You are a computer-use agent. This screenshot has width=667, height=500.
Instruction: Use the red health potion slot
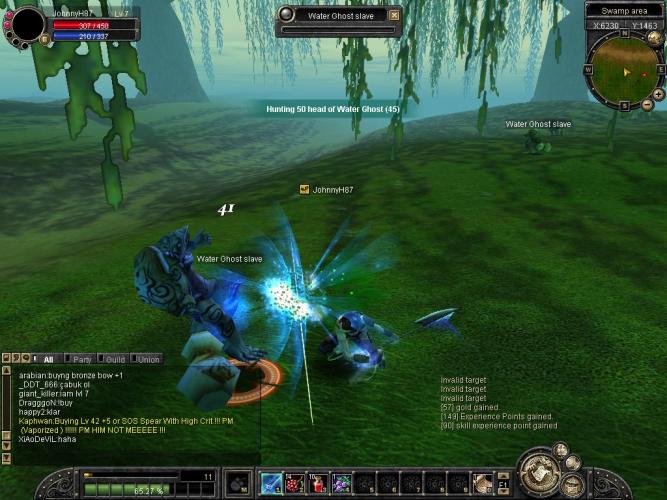(319, 484)
